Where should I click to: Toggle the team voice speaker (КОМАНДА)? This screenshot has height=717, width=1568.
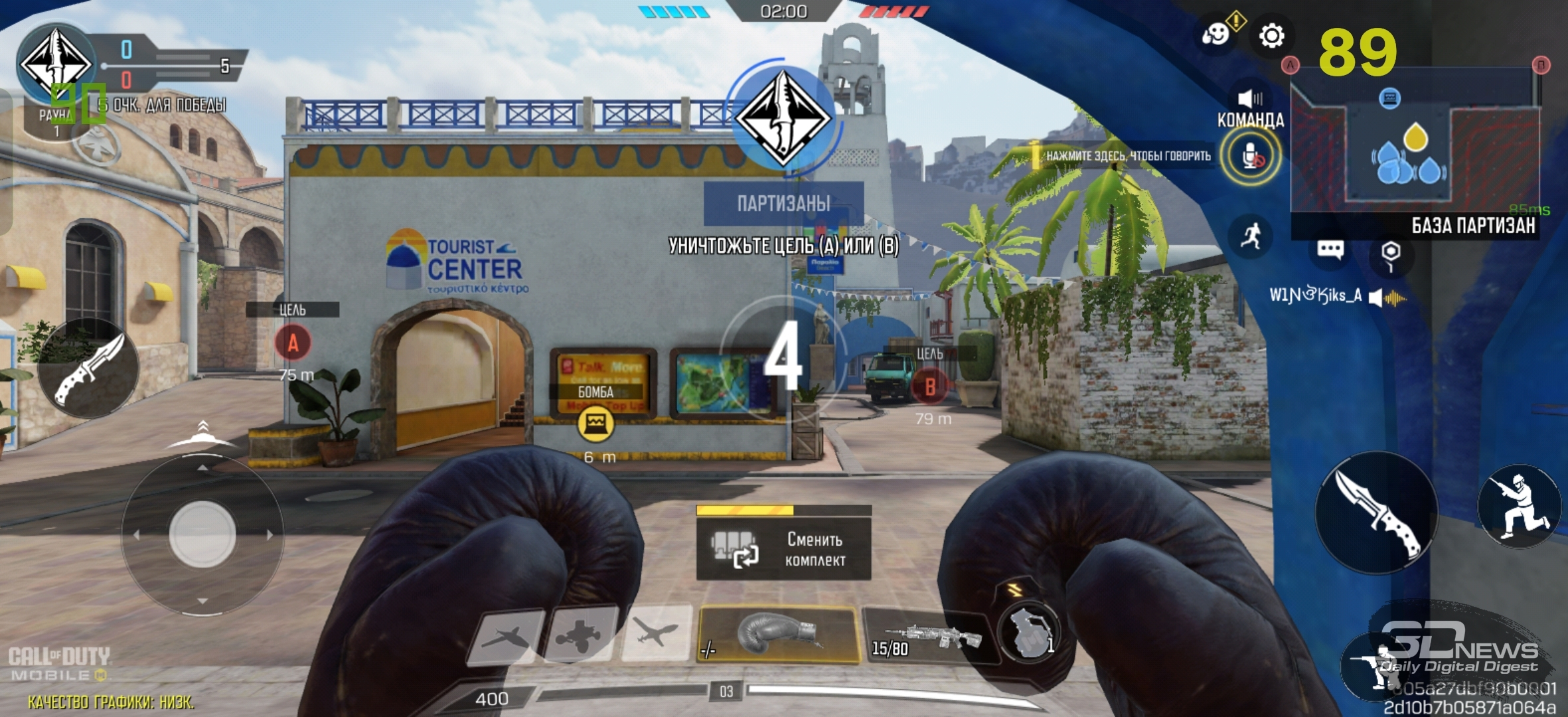(1250, 100)
